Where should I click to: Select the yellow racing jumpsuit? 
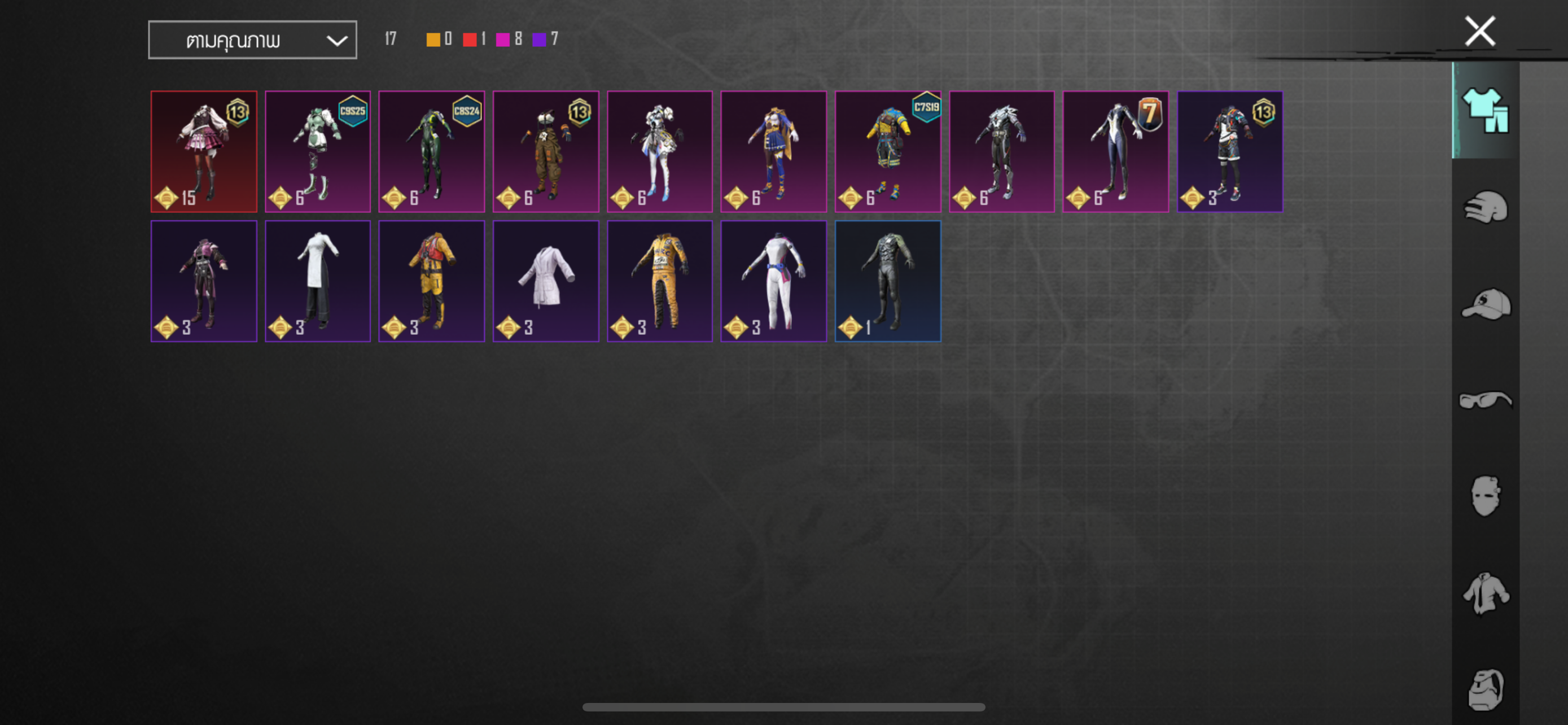660,281
